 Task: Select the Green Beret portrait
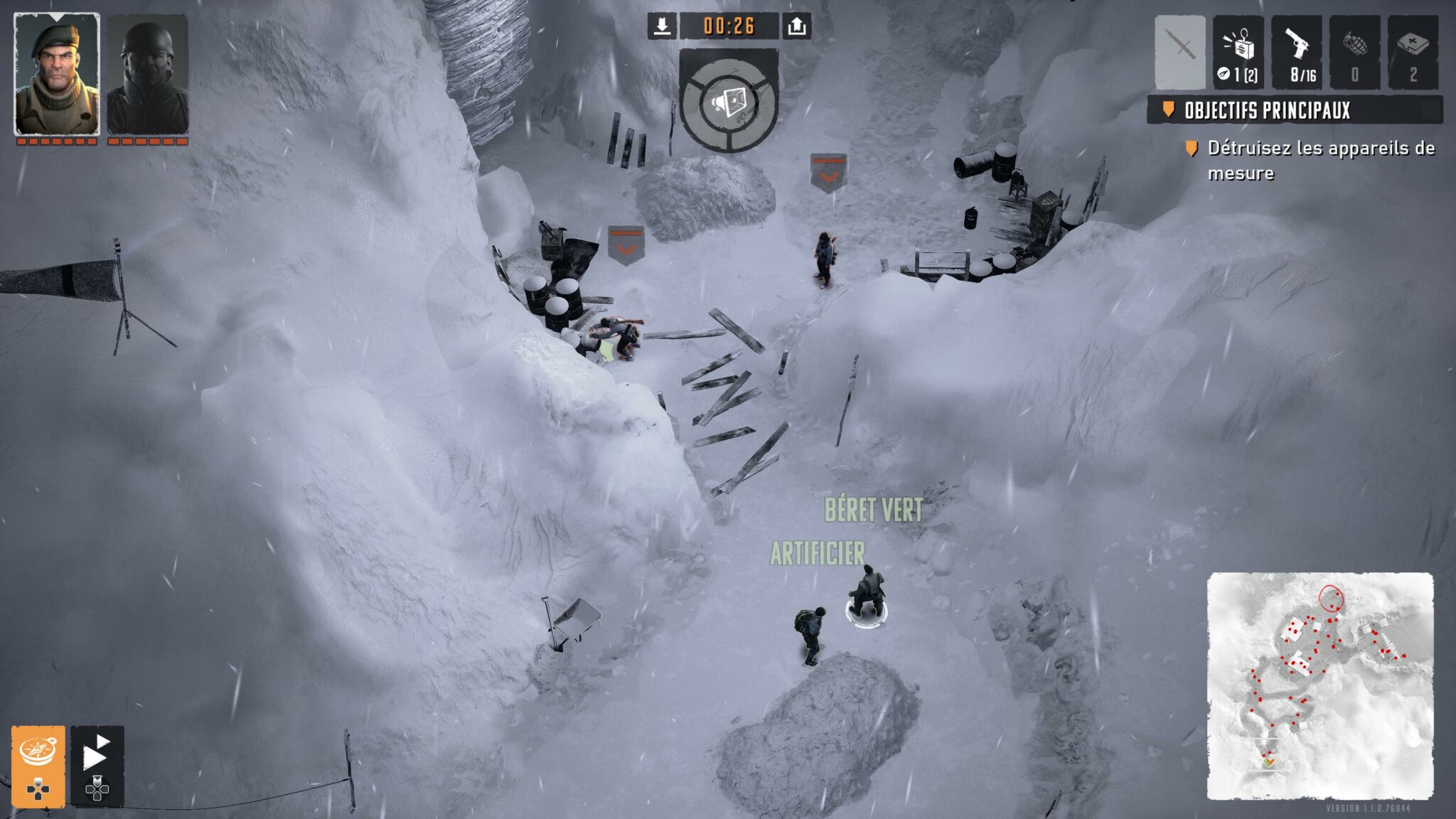57,74
